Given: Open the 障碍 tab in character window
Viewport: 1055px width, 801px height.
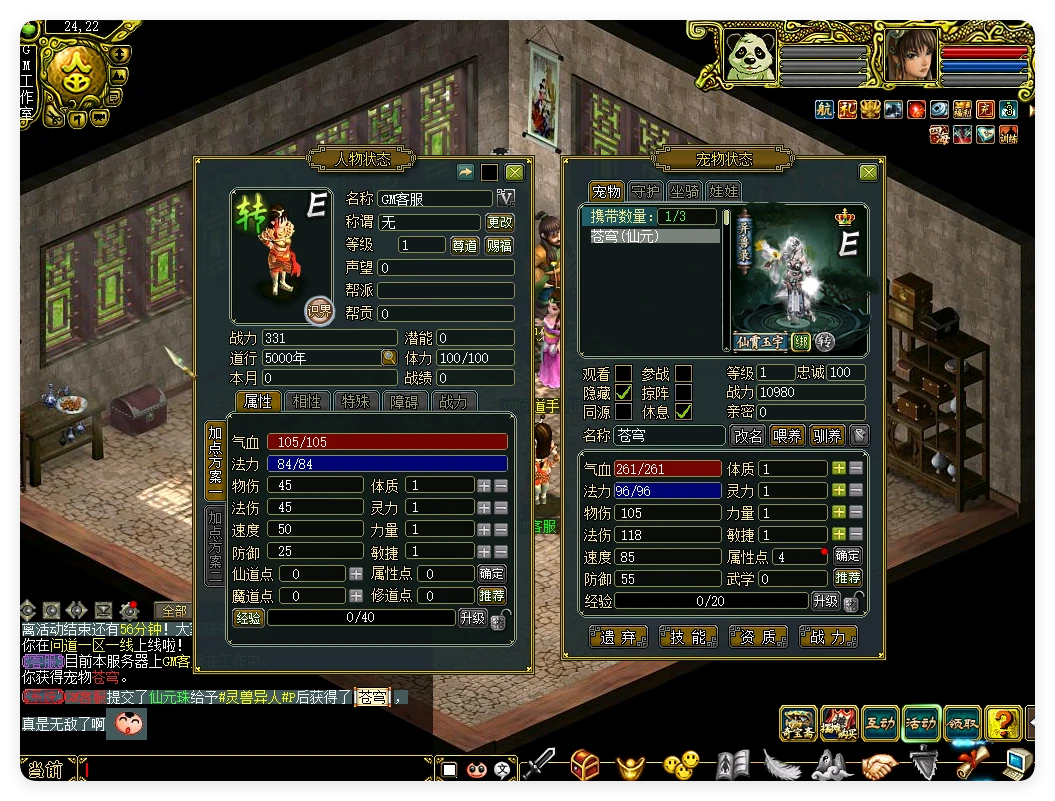Looking at the screenshot, I should [404, 401].
